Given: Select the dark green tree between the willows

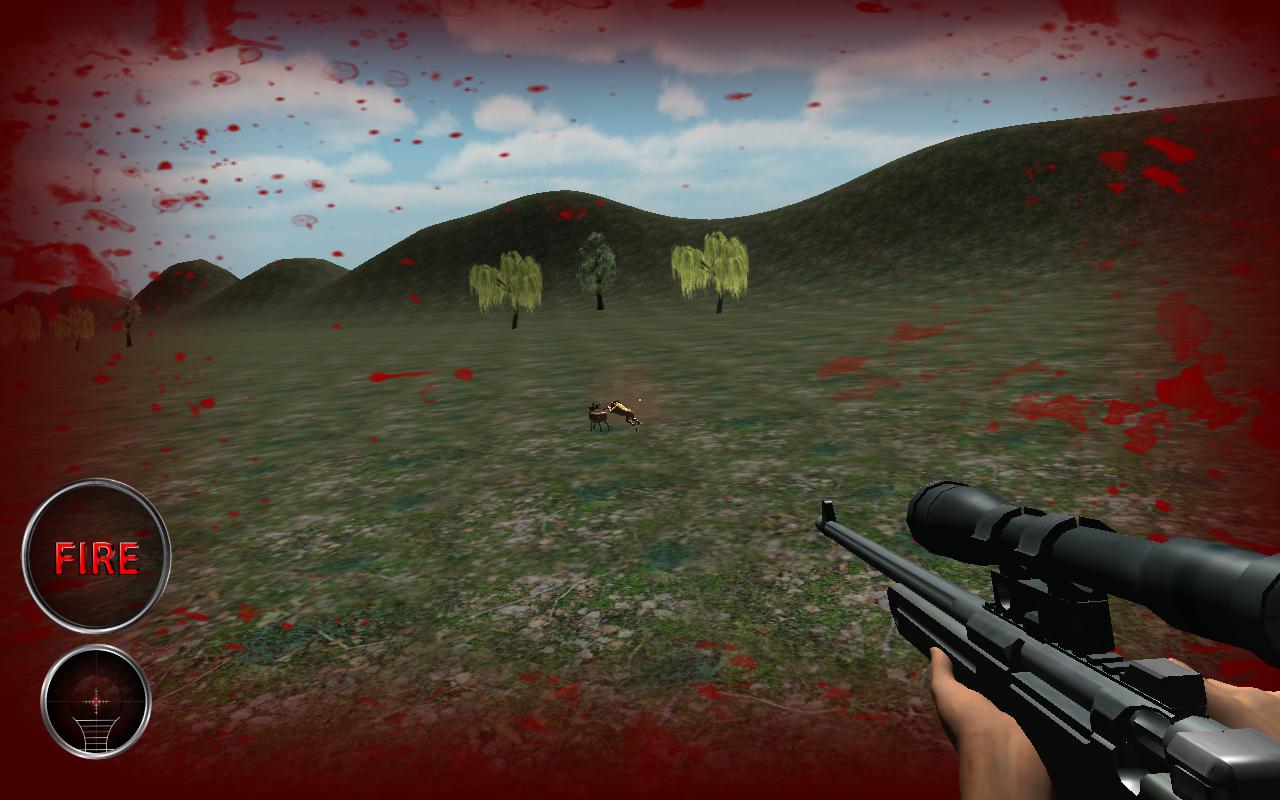Looking at the screenshot, I should (597, 265).
